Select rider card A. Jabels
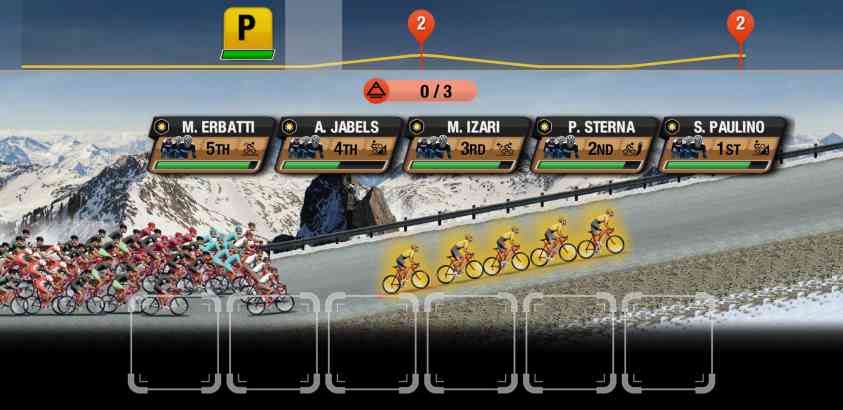The width and height of the screenshot is (843, 410). tap(339, 145)
